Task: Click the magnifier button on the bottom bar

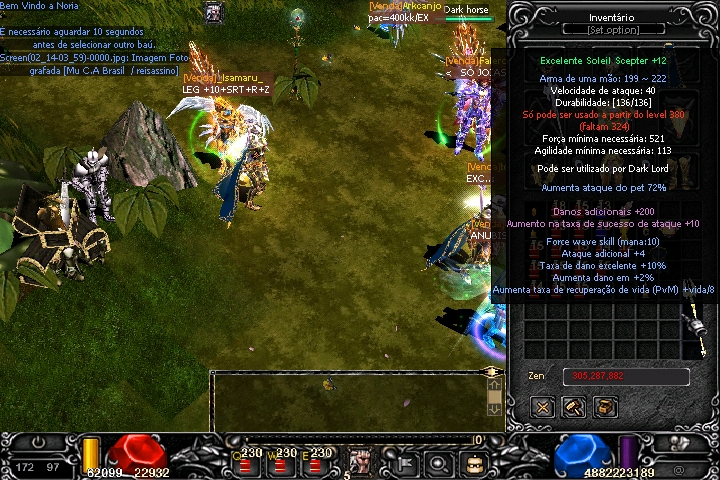Action: (438, 463)
